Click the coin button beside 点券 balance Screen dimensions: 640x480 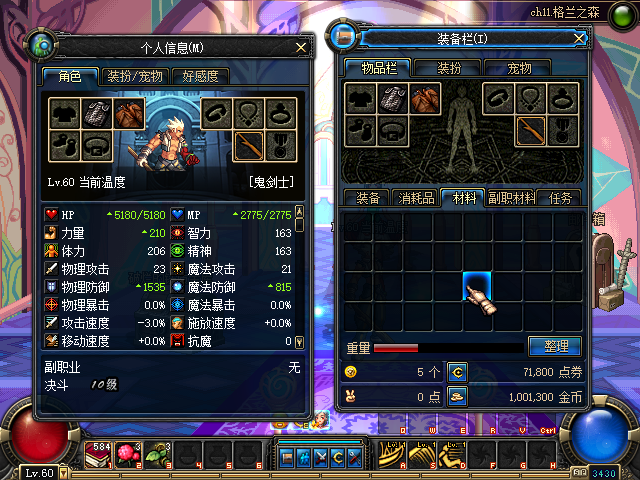tap(456, 372)
